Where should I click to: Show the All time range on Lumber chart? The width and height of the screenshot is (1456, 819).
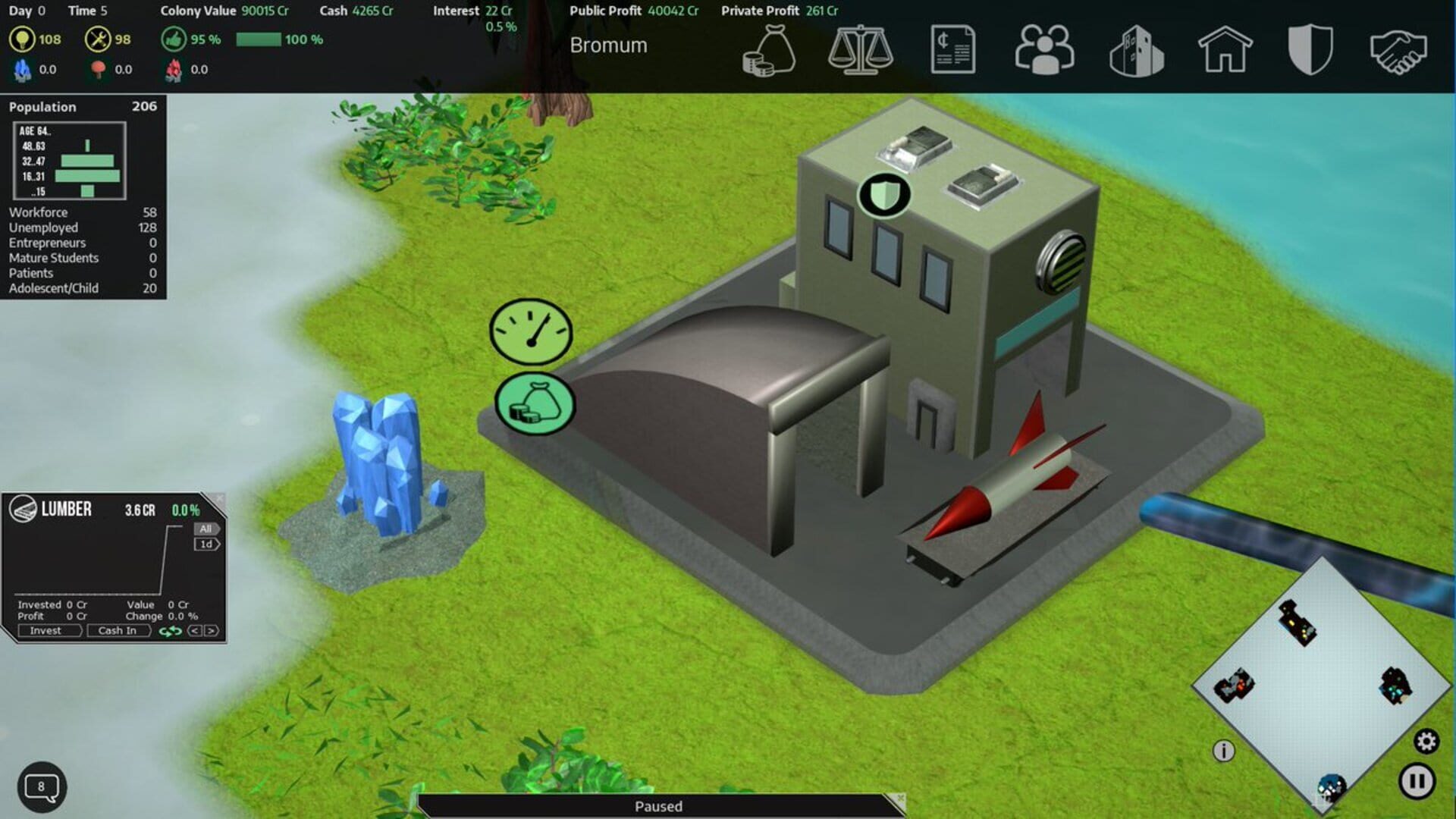[x=206, y=529]
